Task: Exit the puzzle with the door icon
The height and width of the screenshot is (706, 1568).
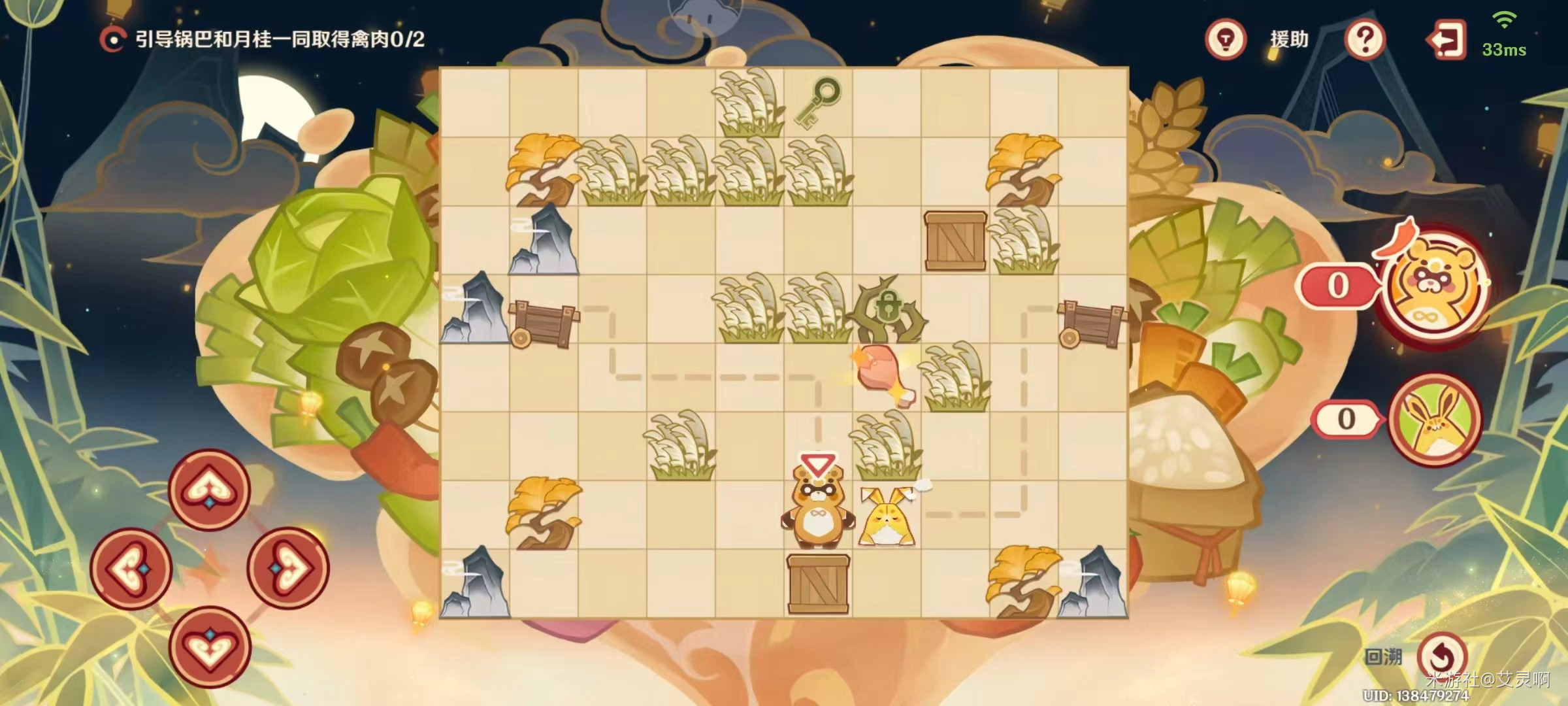Action: [1445, 41]
